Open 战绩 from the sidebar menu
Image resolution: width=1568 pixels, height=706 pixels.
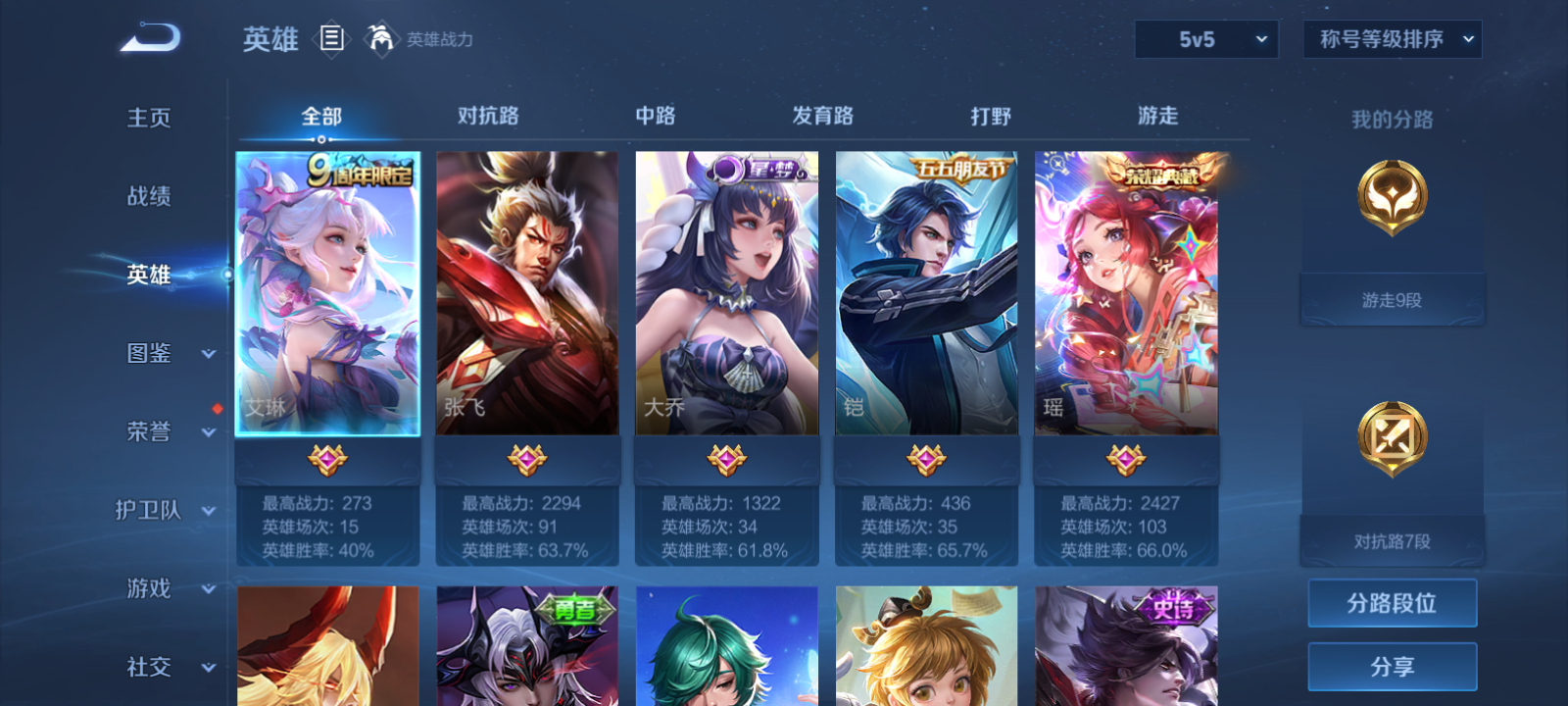(x=148, y=196)
